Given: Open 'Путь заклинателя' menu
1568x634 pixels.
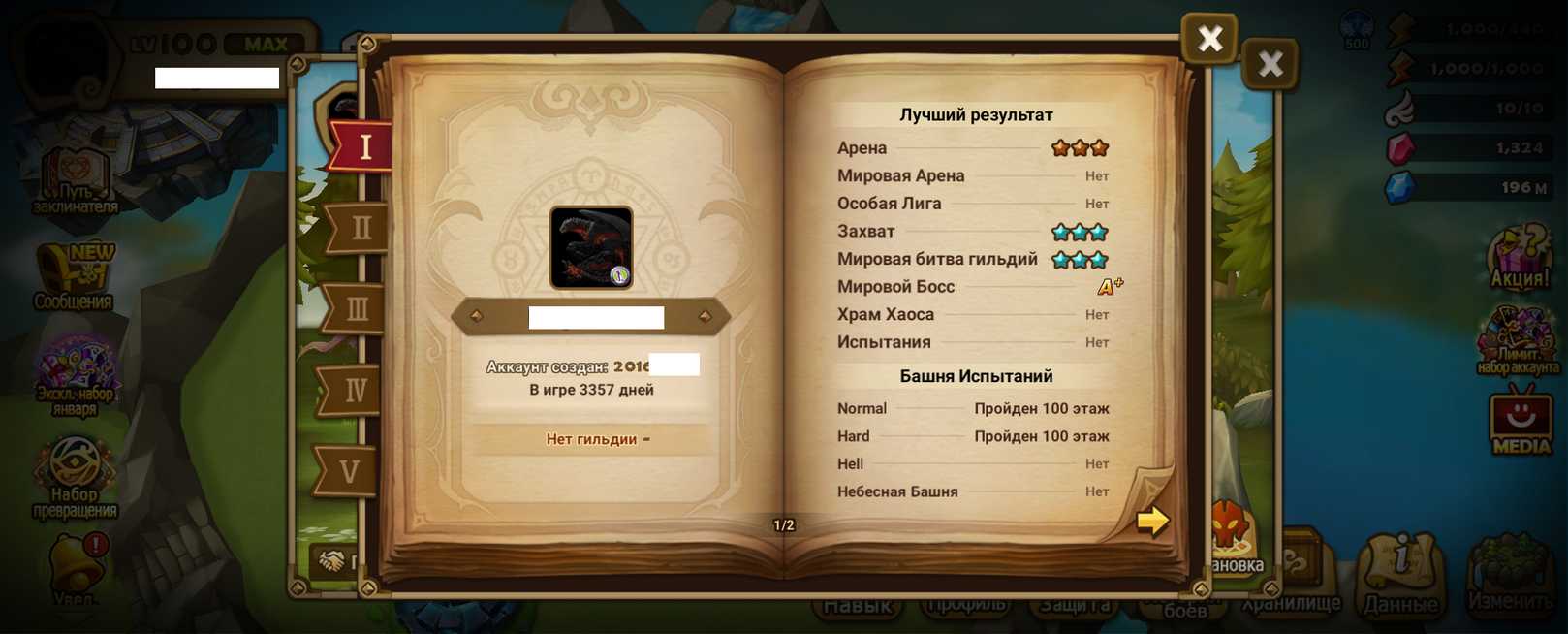Looking at the screenshot, I should tap(76, 180).
